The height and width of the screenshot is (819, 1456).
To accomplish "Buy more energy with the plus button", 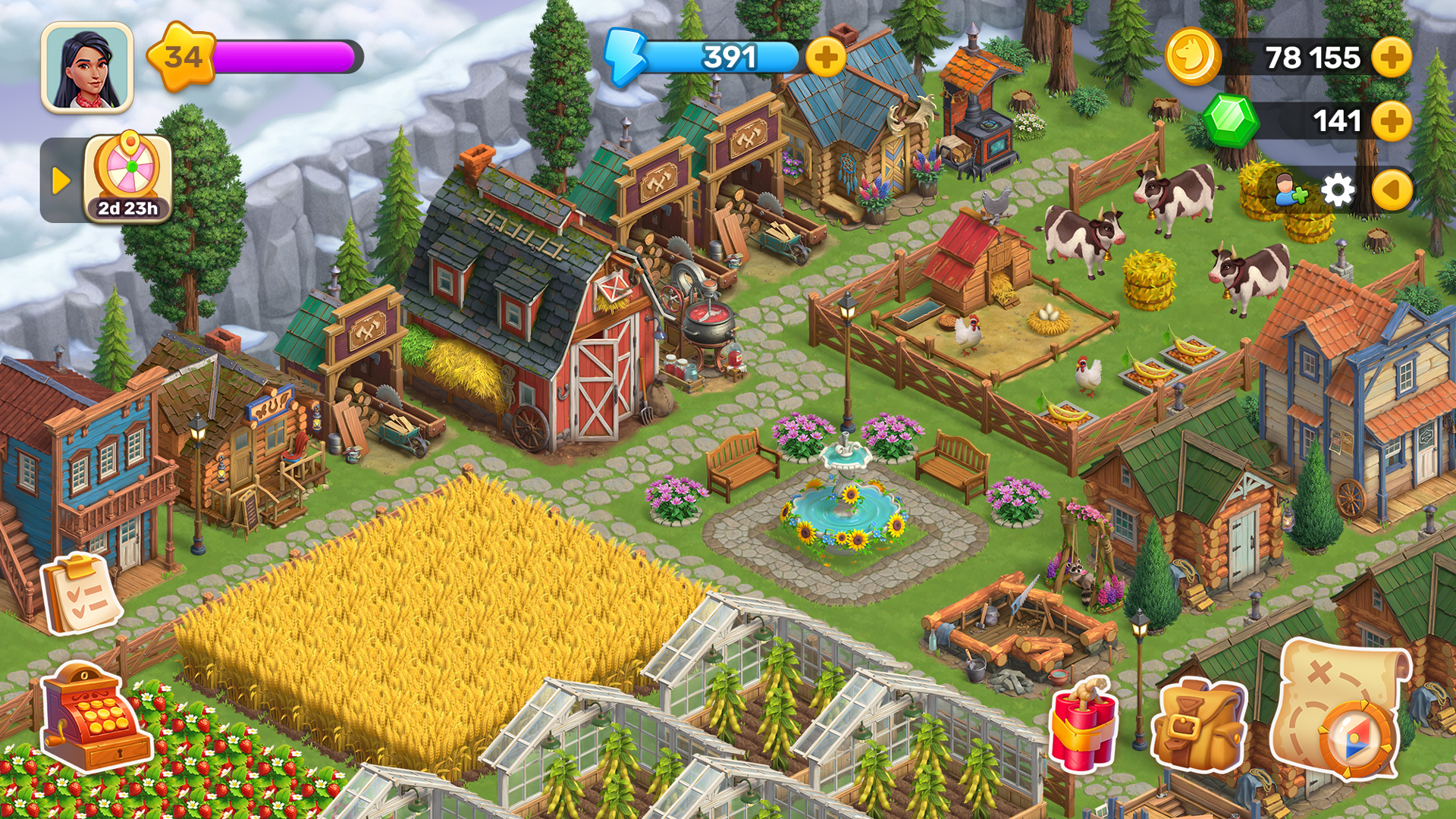I will point(826,57).
